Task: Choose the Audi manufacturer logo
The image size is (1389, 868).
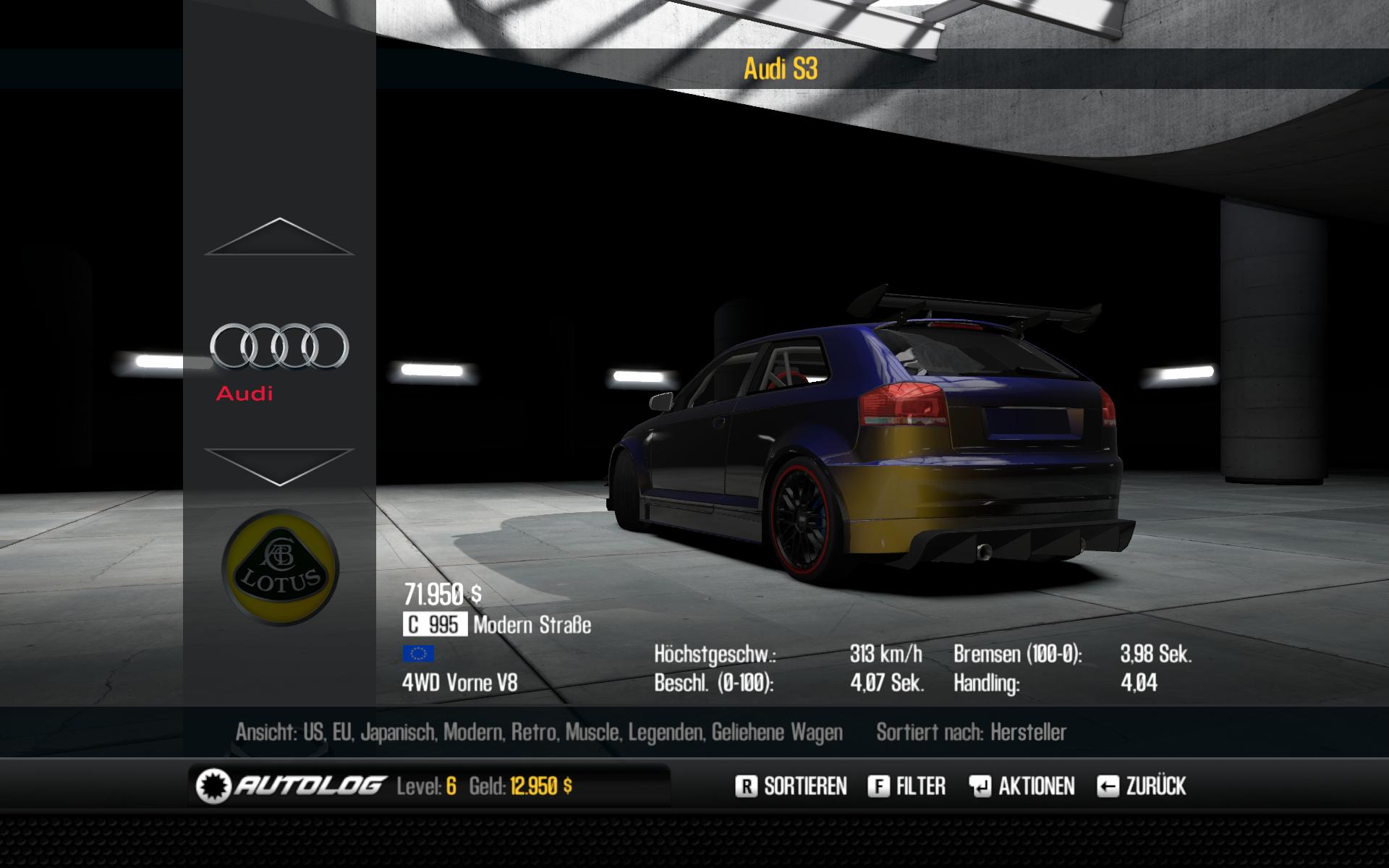Action: point(279,346)
